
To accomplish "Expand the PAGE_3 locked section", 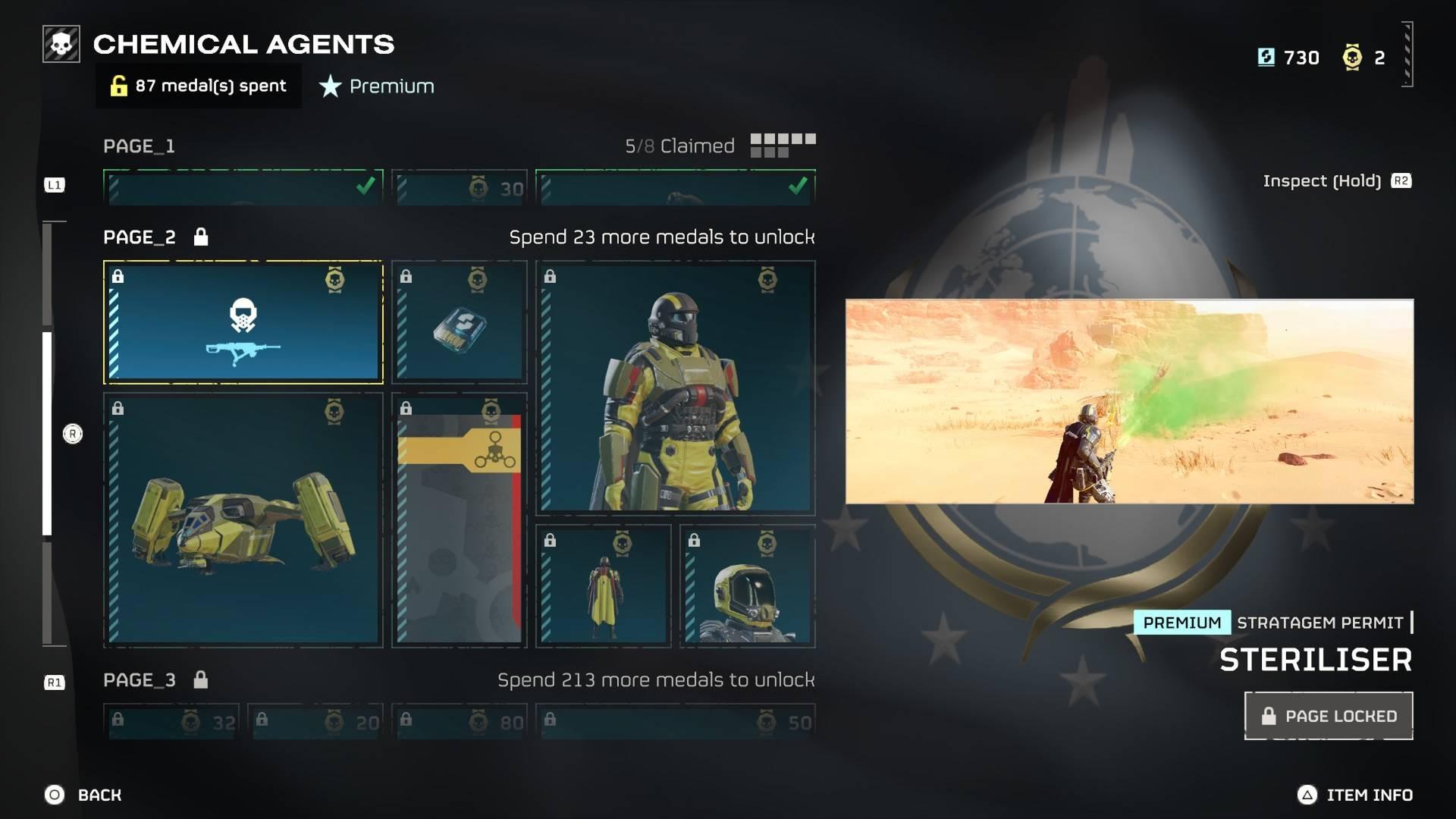I will pyautogui.click(x=139, y=680).
